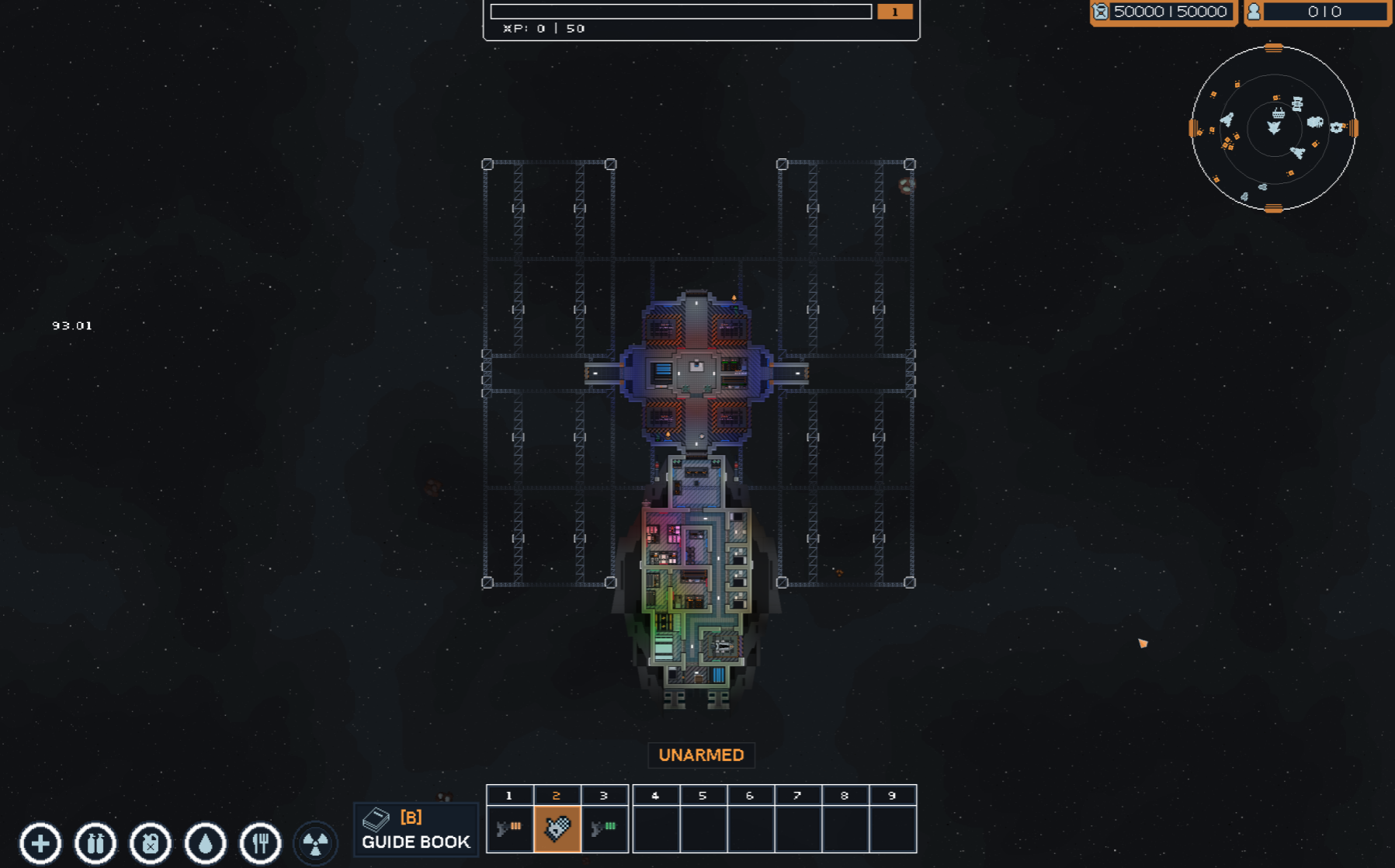Viewport: 1395px width, 868px height.
Task: Select the star badge marker on the radar
Action: tap(1336, 127)
